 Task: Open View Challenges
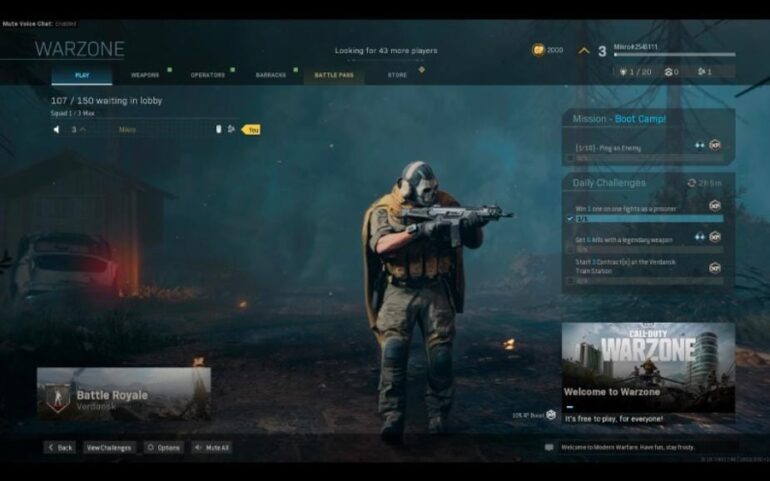pyautogui.click(x=109, y=447)
